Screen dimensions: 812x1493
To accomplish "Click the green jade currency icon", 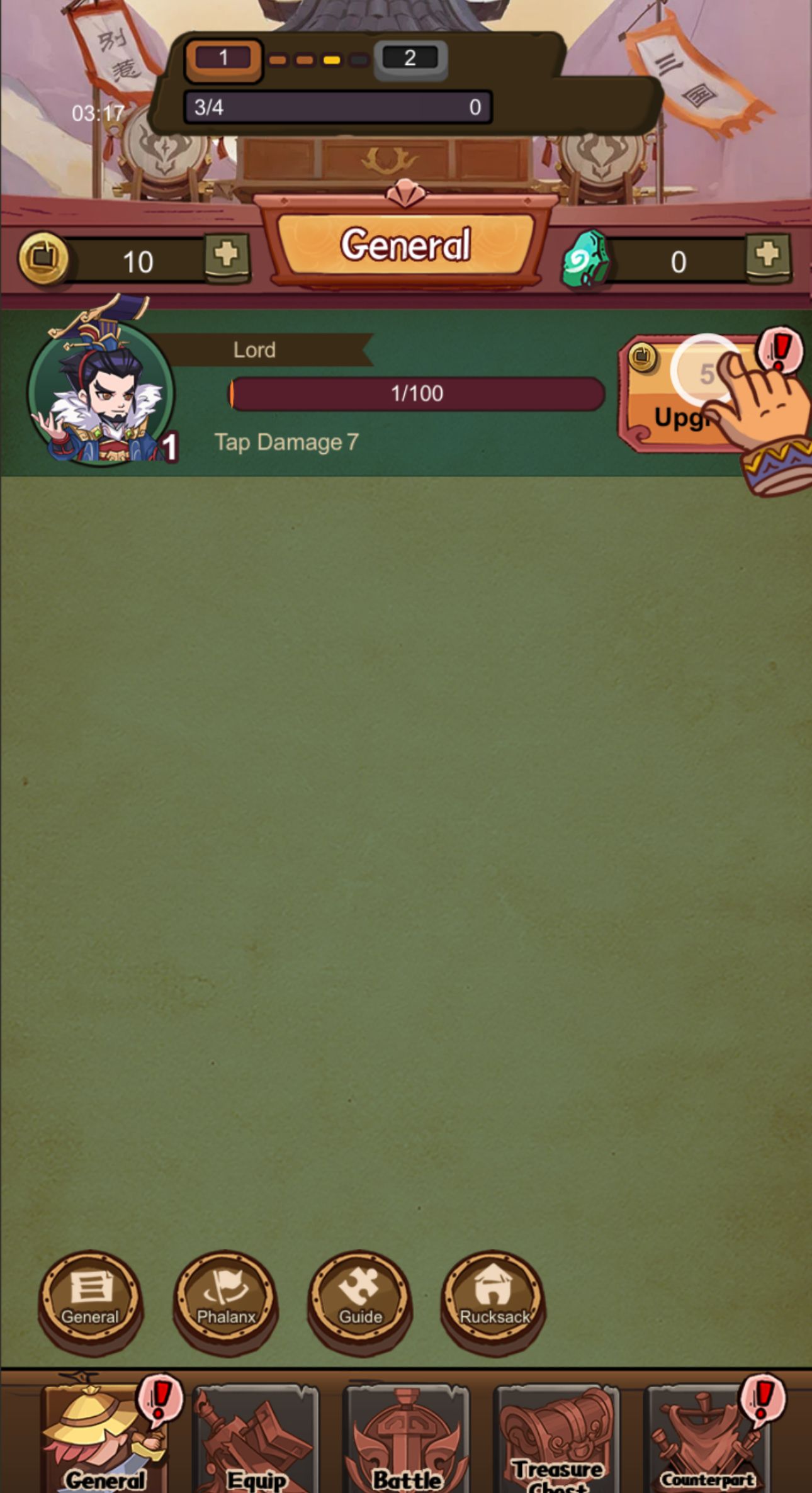I will [x=585, y=258].
